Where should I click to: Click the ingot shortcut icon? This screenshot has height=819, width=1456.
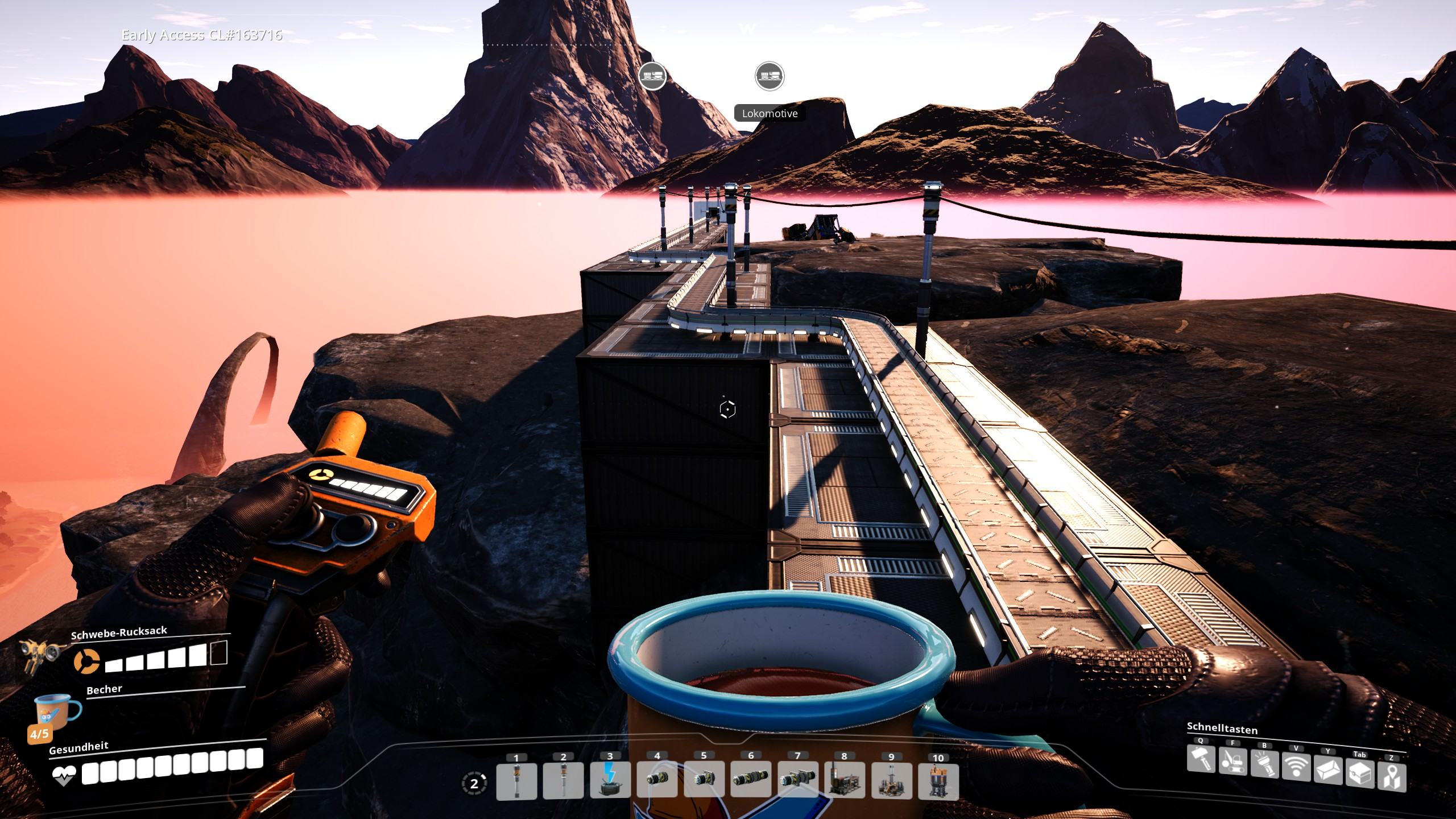pos(1327,770)
